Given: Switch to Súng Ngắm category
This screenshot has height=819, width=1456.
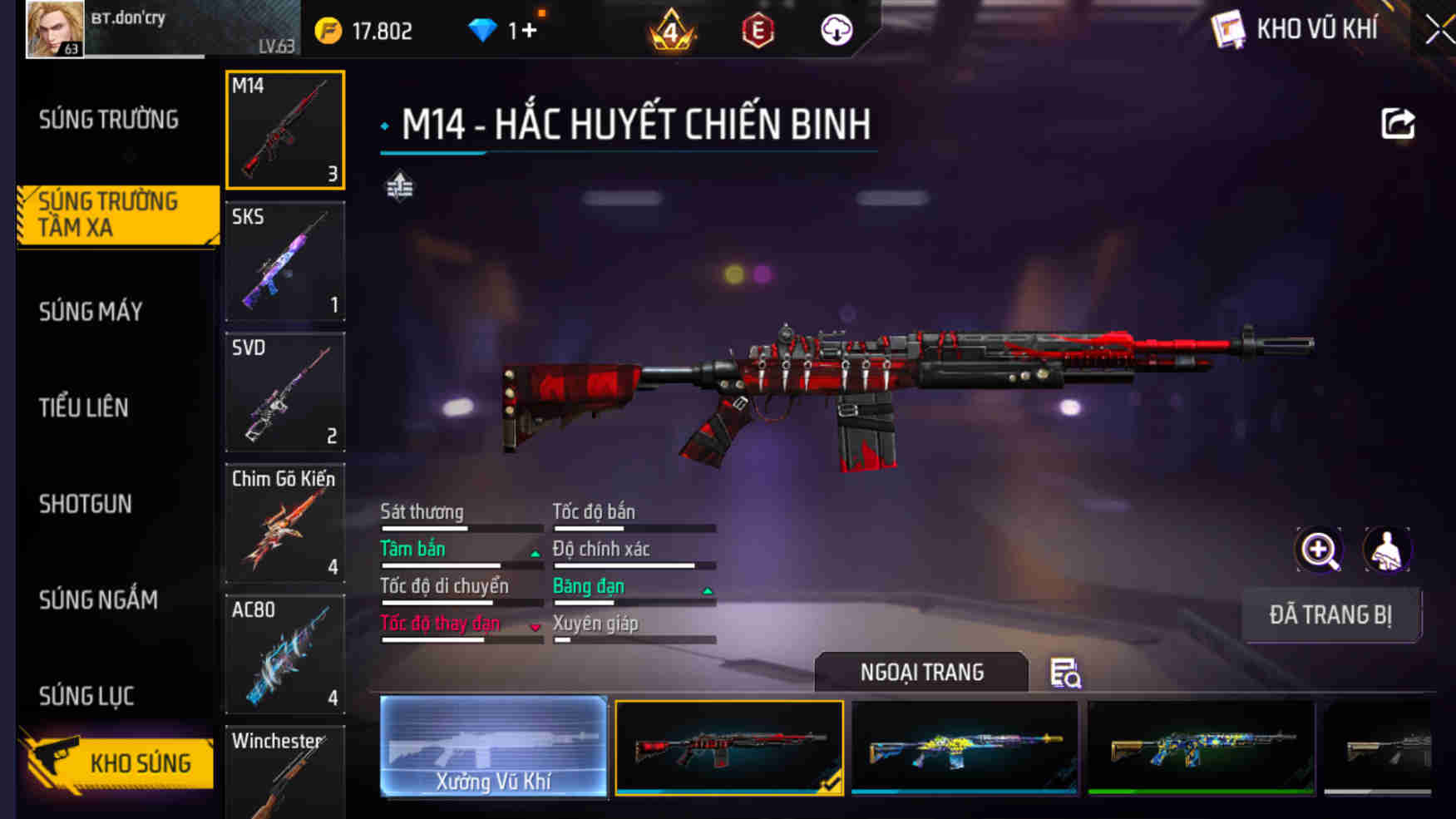Looking at the screenshot, I should click(98, 599).
